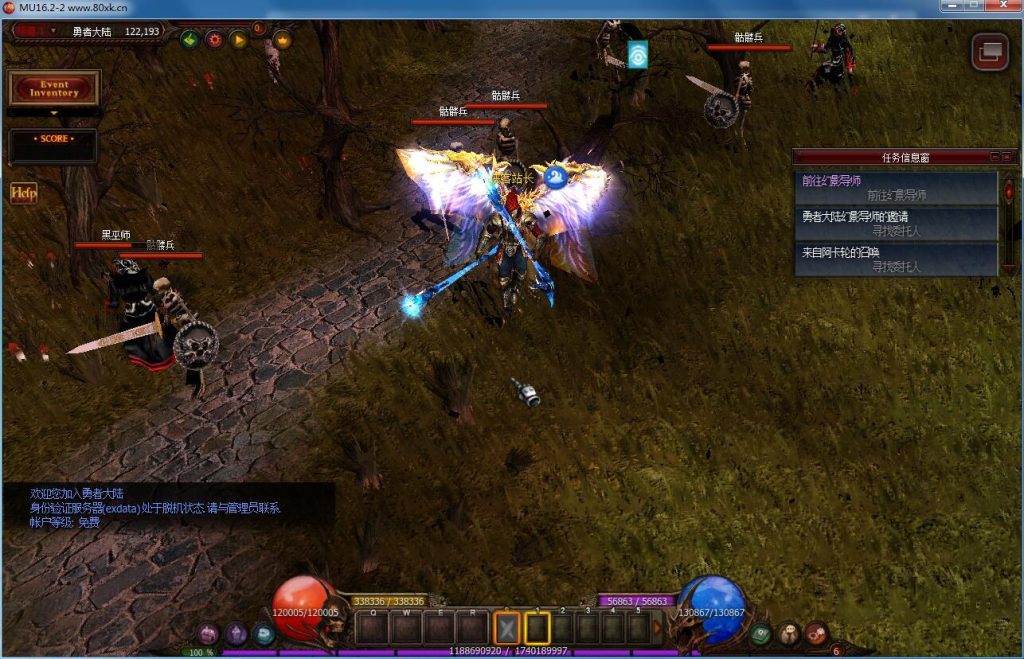Screen dimensions: 1024x659
Task: Select the orange-highlighted hotbar slot
Action: pos(507,628)
